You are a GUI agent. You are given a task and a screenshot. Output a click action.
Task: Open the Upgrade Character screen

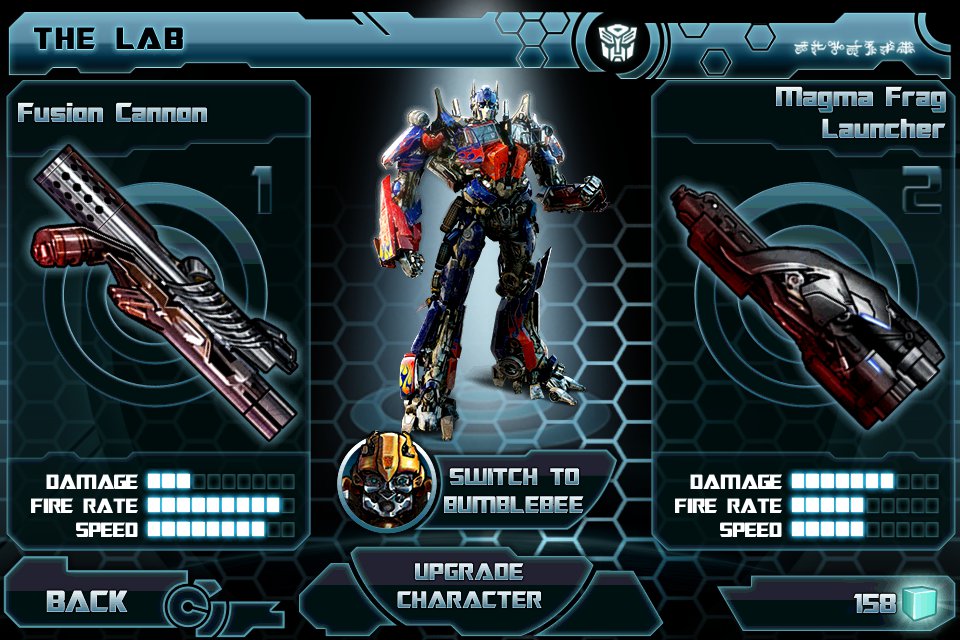470,587
